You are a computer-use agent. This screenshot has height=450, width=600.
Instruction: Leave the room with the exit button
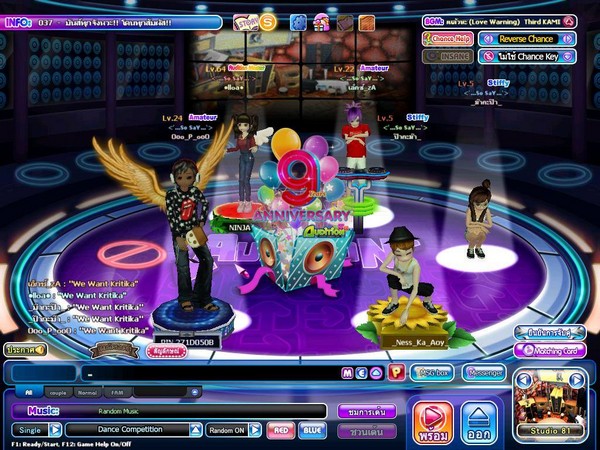480,422
